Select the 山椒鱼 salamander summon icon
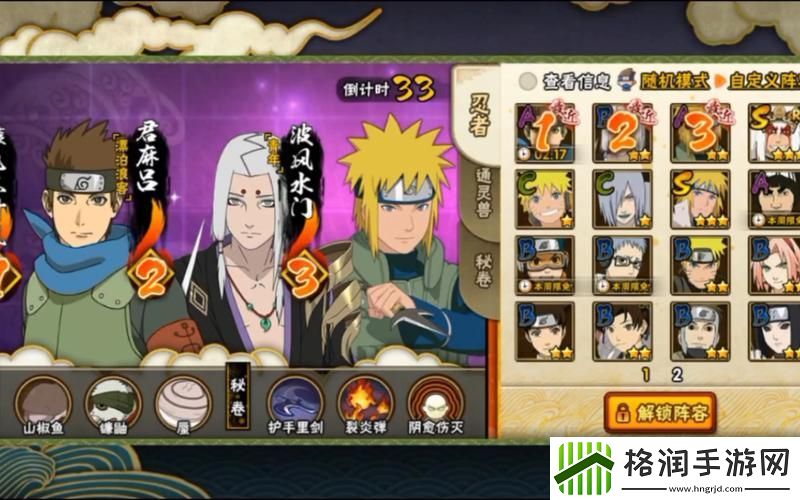Viewport: 800px width, 500px height. tap(42, 400)
